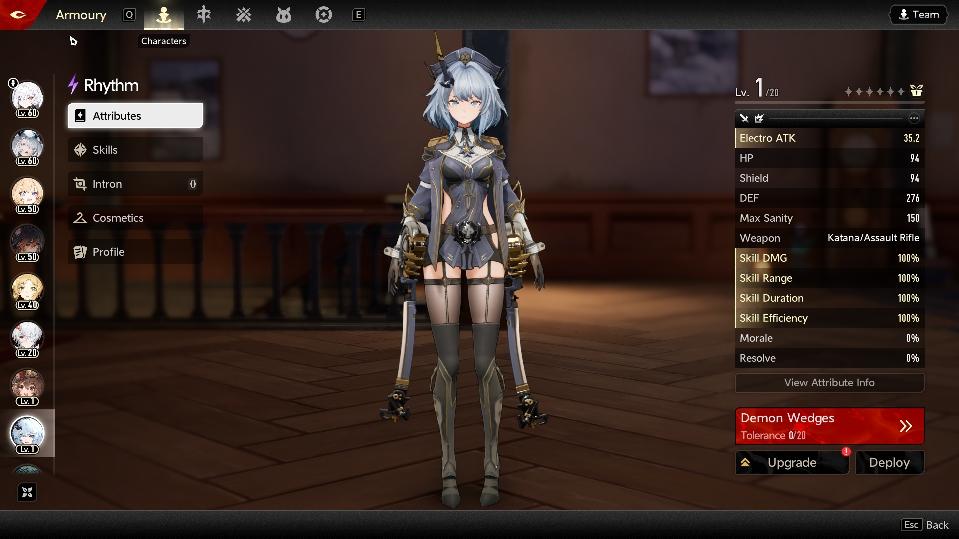Deploy Rhythm to the team
The height and width of the screenshot is (539, 959).
(x=889, y=463)
